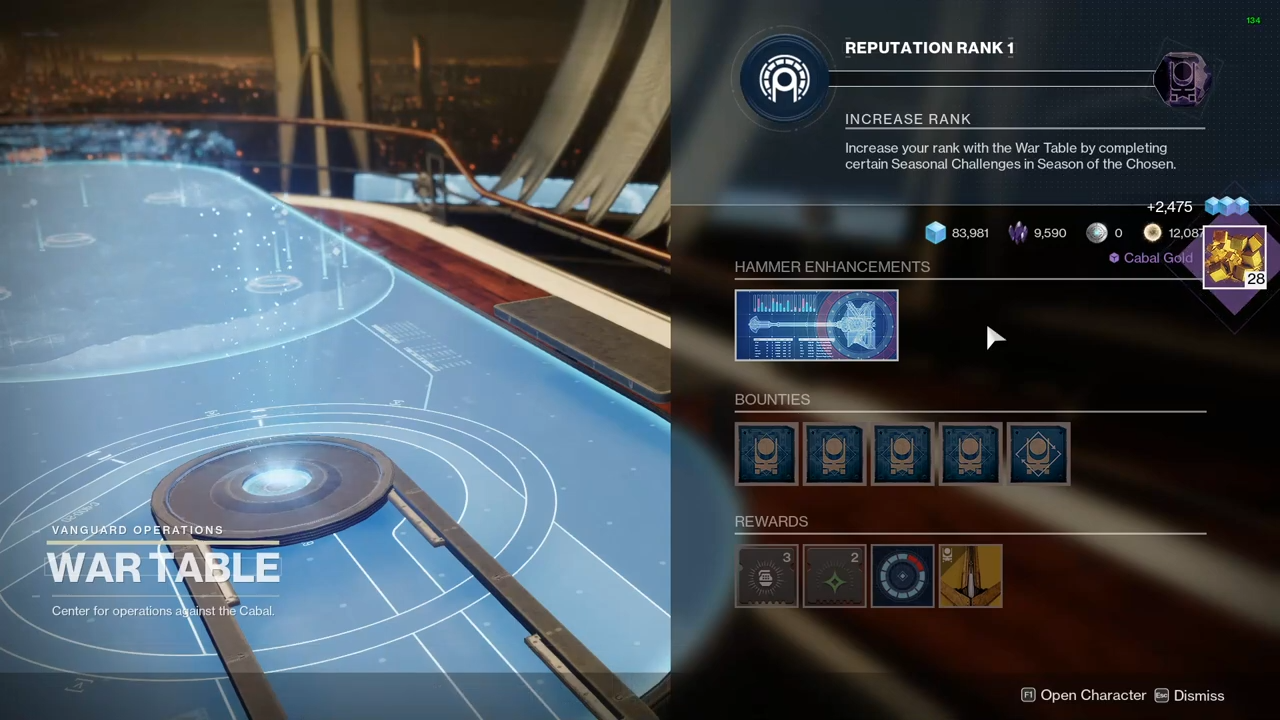This screenshot has width=1280, height=720.
Task: Claim the yellow emblem reward tile
Action: 970,576
